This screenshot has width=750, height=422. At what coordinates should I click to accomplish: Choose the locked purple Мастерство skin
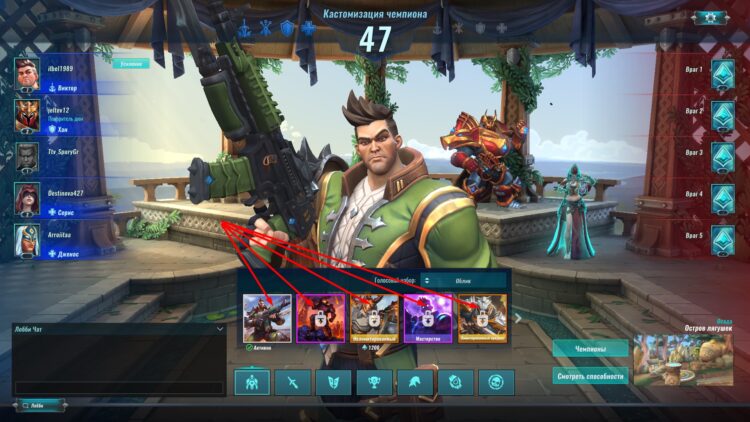tap(428, 318)
